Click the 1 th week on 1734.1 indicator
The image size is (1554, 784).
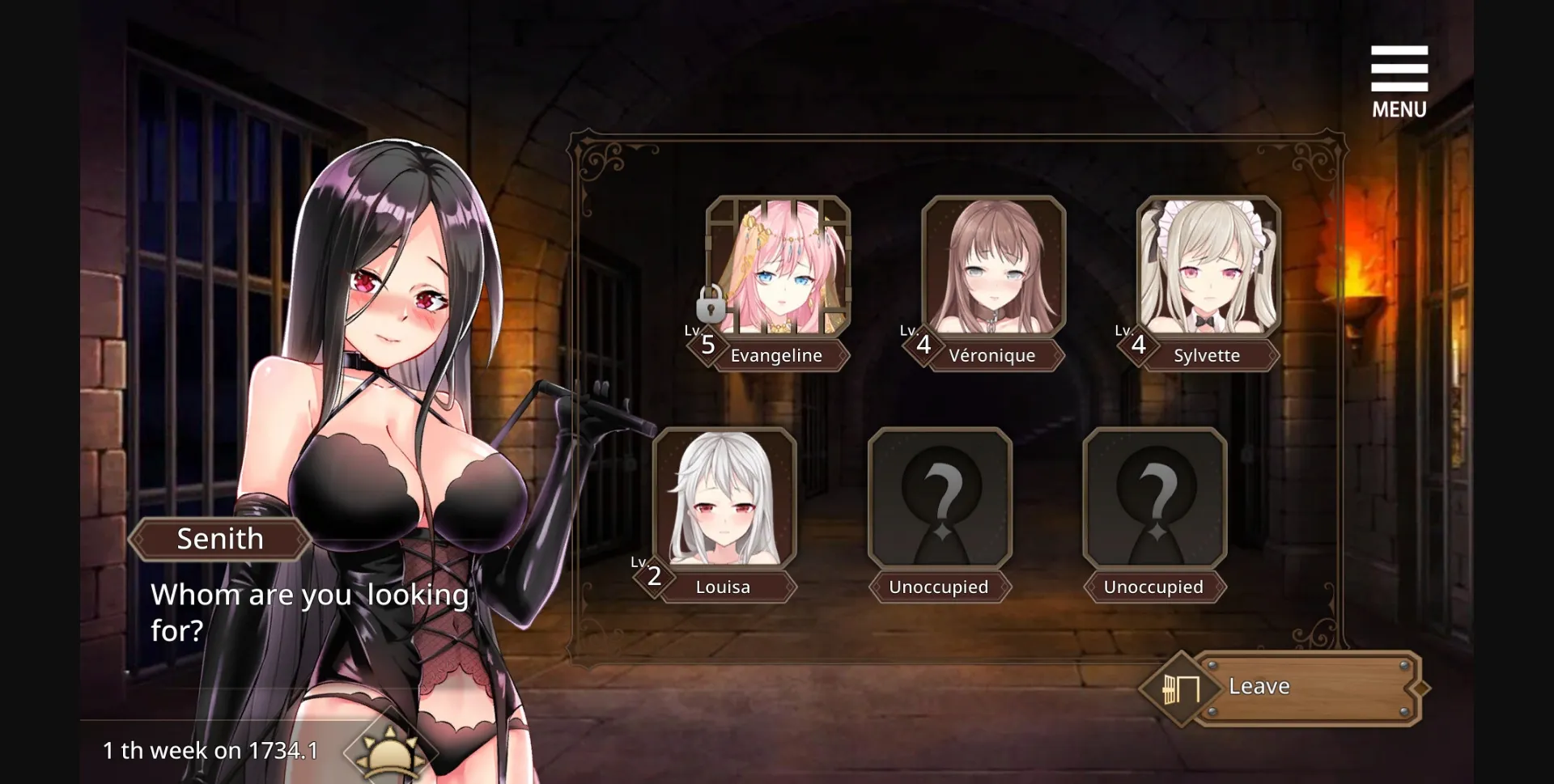click(210, 750)
